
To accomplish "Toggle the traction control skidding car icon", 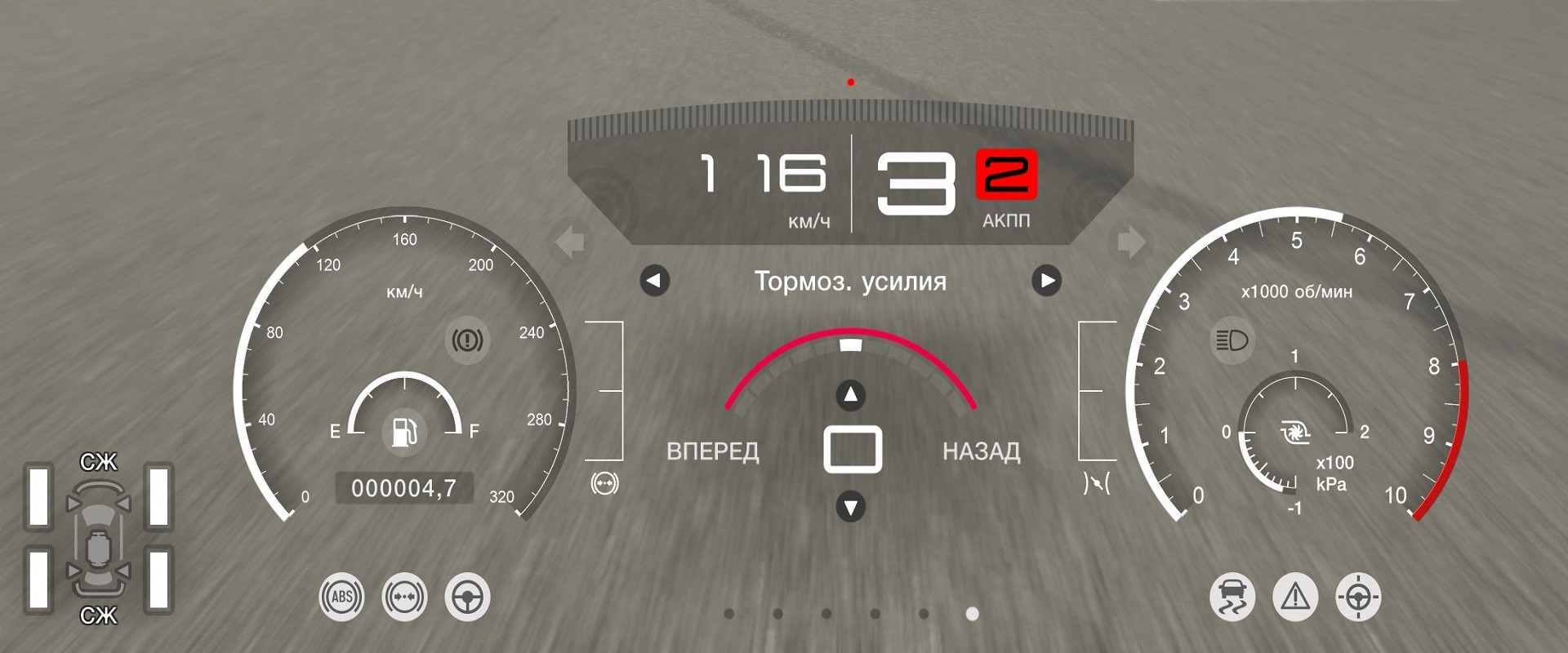I will tap(1232, 597).
